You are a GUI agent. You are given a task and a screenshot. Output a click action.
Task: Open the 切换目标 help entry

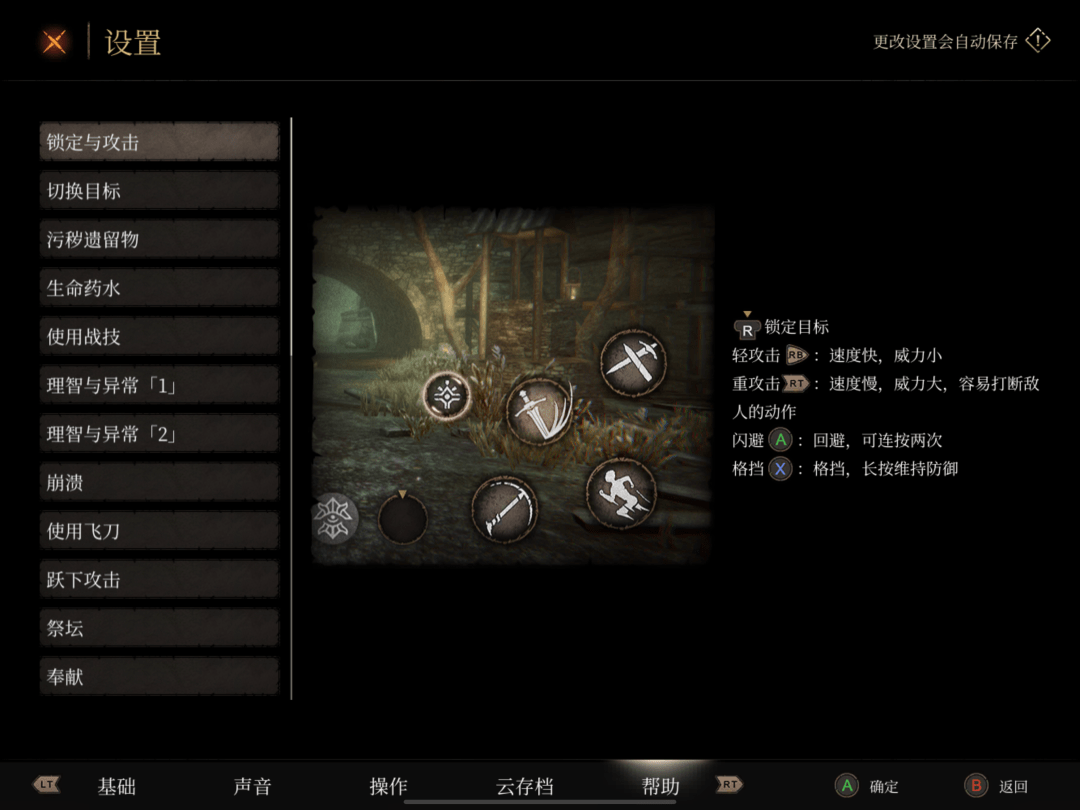(x=159, y=190)
